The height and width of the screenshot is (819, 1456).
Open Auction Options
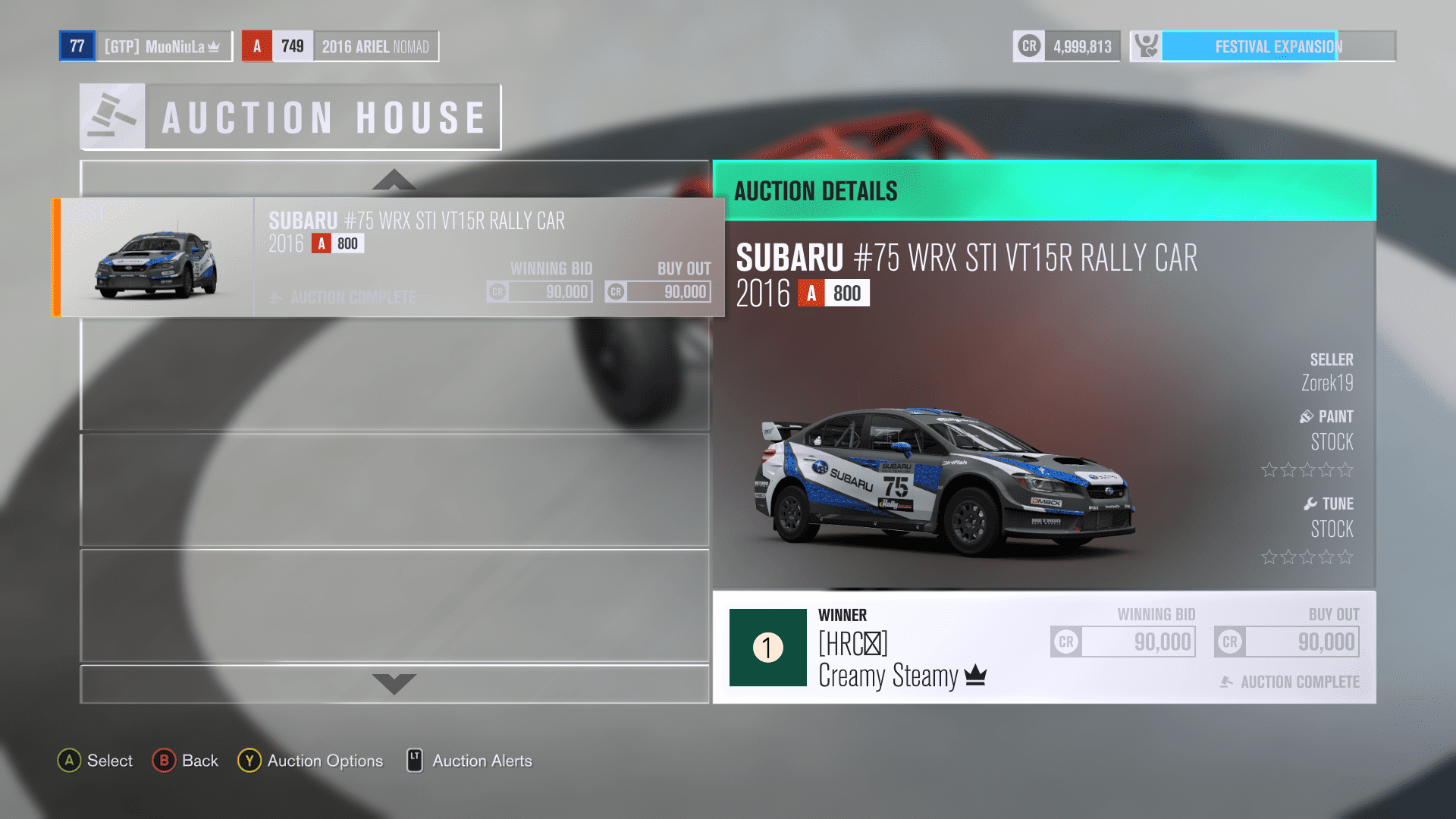(x=311, y=761)
